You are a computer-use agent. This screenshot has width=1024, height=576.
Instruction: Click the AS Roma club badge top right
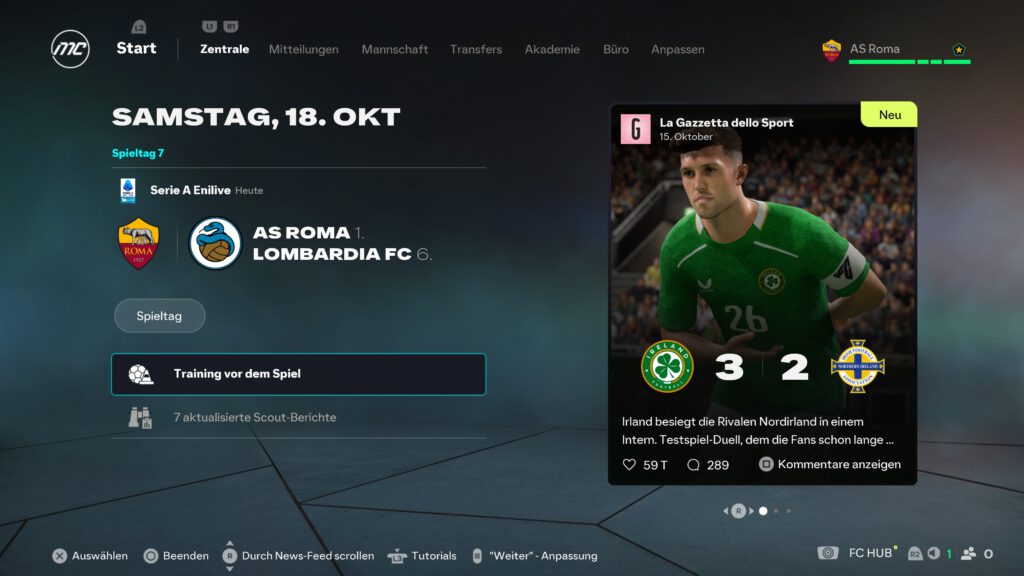(831, 50)
